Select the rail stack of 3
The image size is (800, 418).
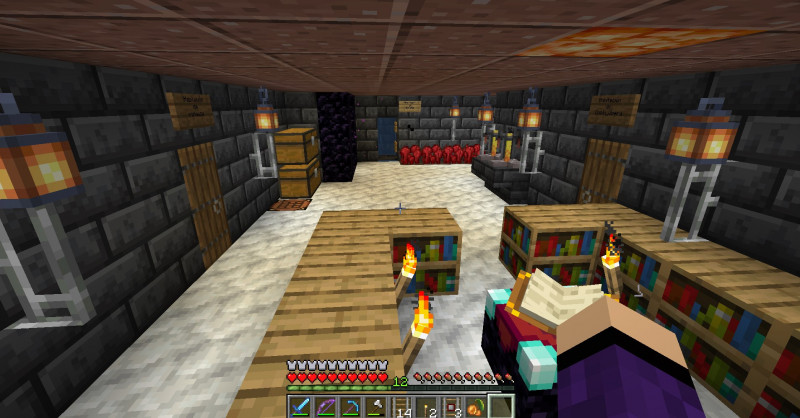click(452, 407)
